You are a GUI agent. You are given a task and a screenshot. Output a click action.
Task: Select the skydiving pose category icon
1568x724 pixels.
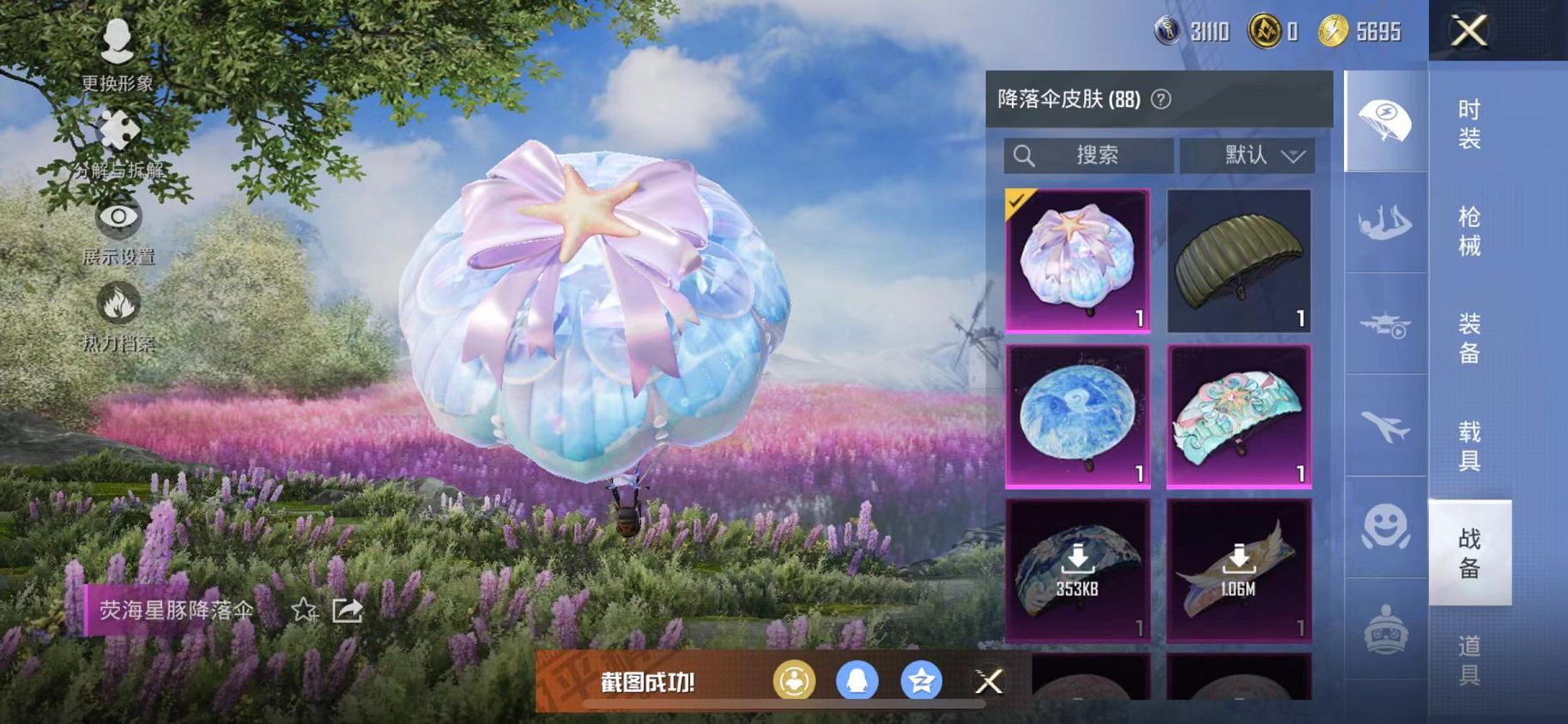[1384, 225]
